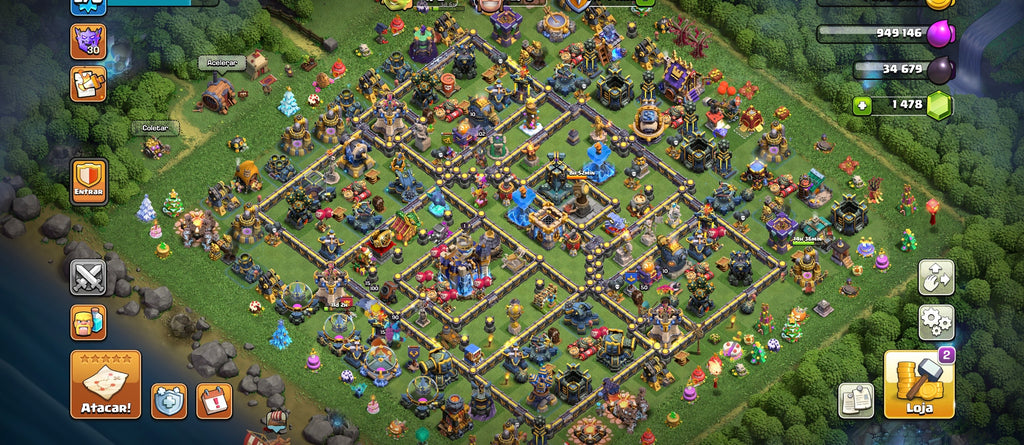This screenshot has width=1024, height=445.
Task: Open the layout editor arrows button
Action: coord(936,277)
